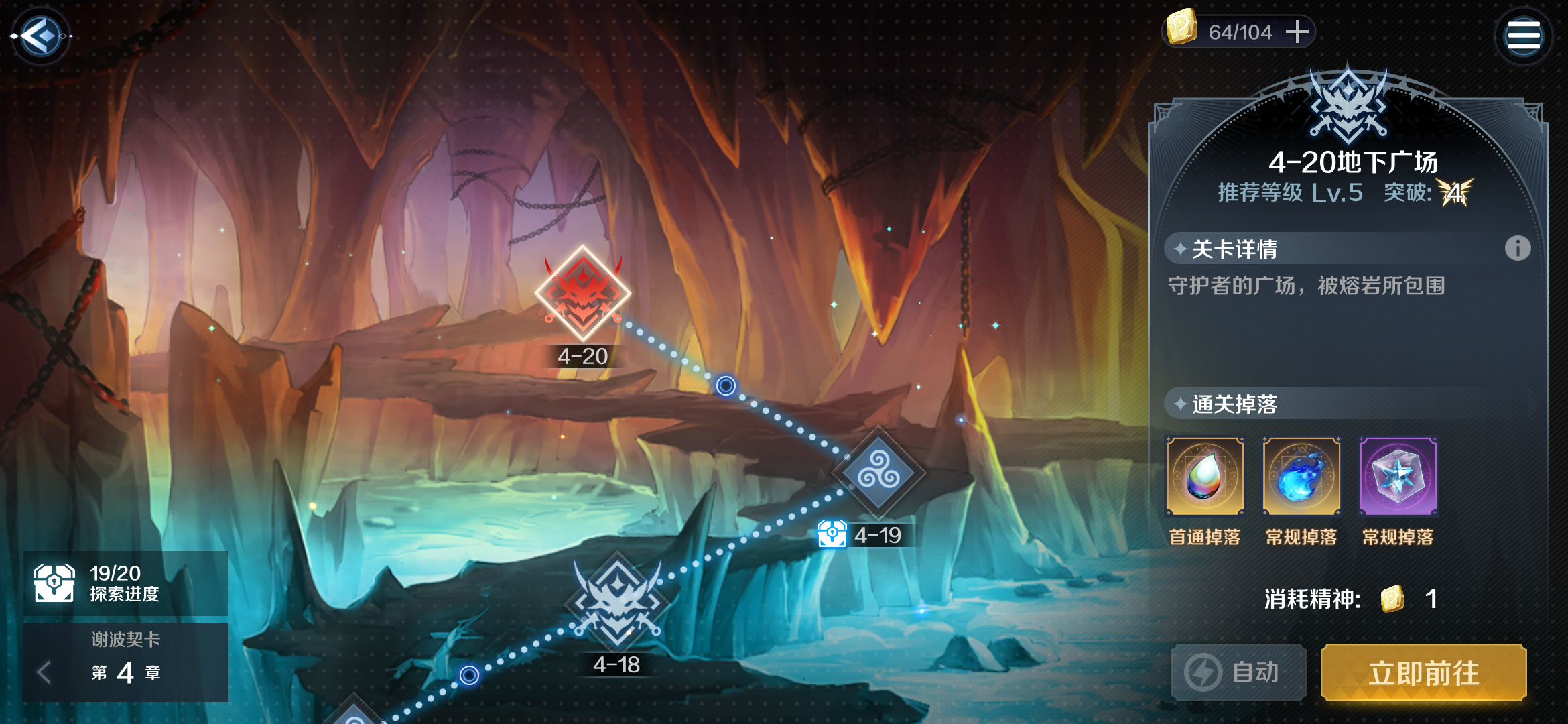Select stage 4-19 node
Image resolution: width=1568 pixels, height=724 pixels.
(x=879, y=473)
